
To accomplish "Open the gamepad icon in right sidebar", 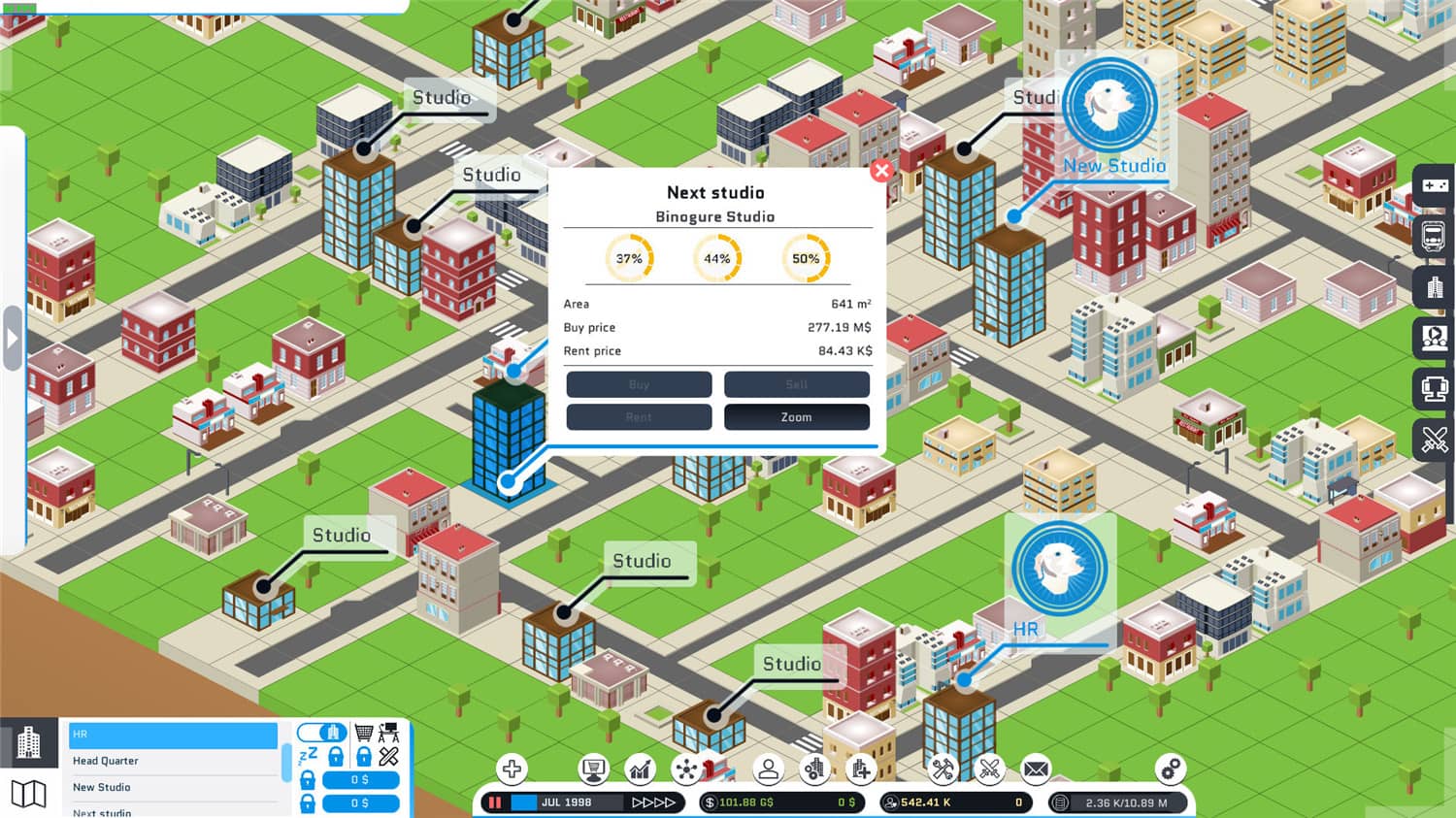I will coord(1435,184).
